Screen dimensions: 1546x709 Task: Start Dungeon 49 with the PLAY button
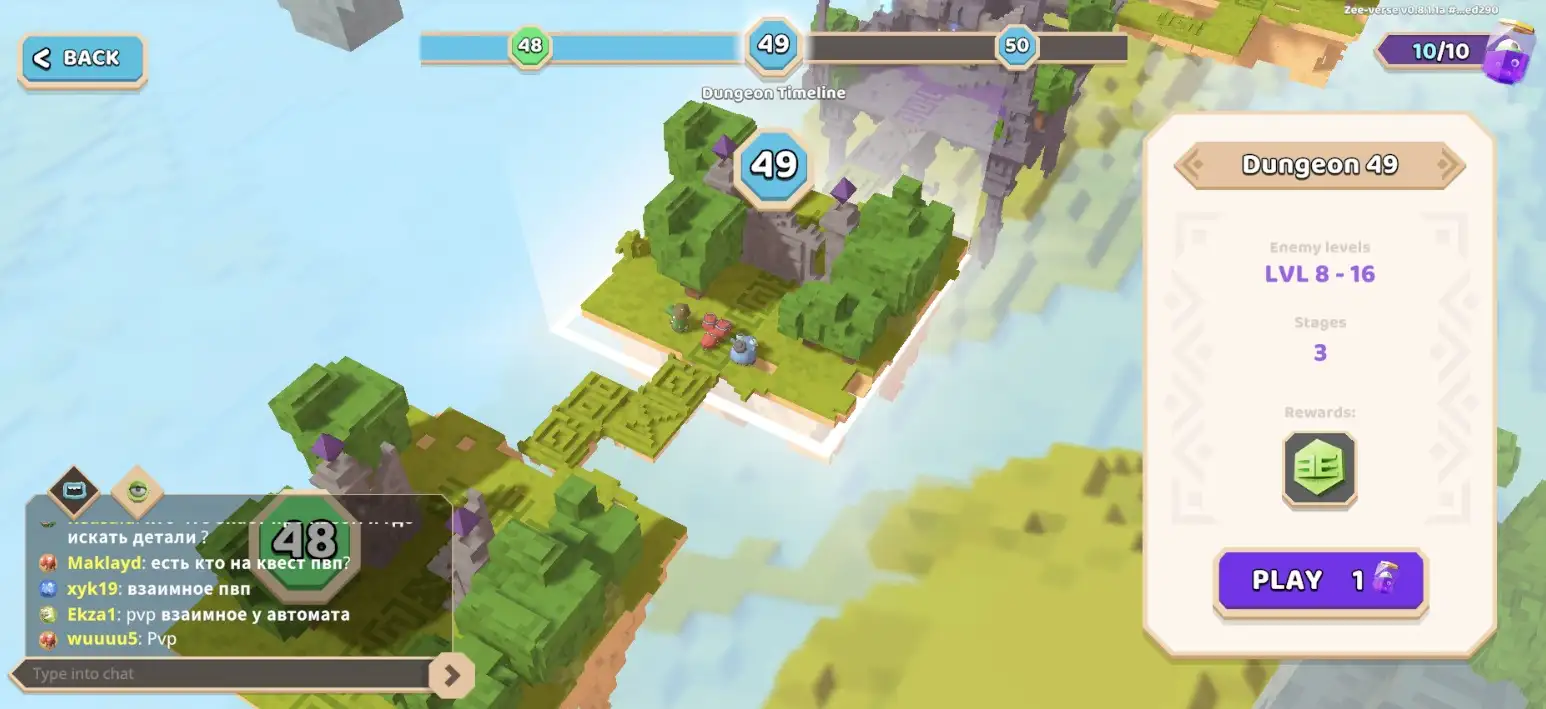[x=1320, y=581]
